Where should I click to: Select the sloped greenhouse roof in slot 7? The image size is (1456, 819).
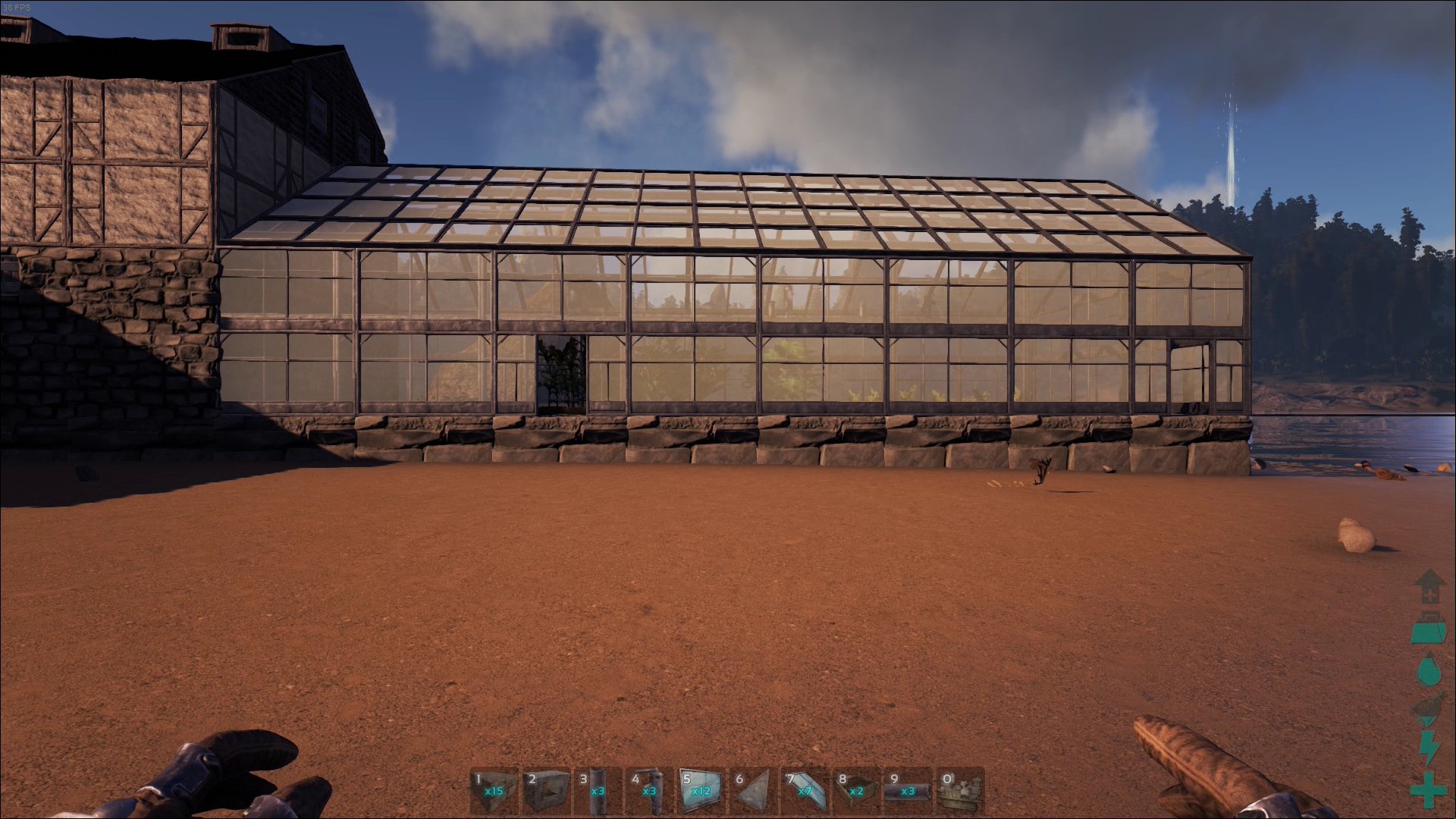[805, 791]
